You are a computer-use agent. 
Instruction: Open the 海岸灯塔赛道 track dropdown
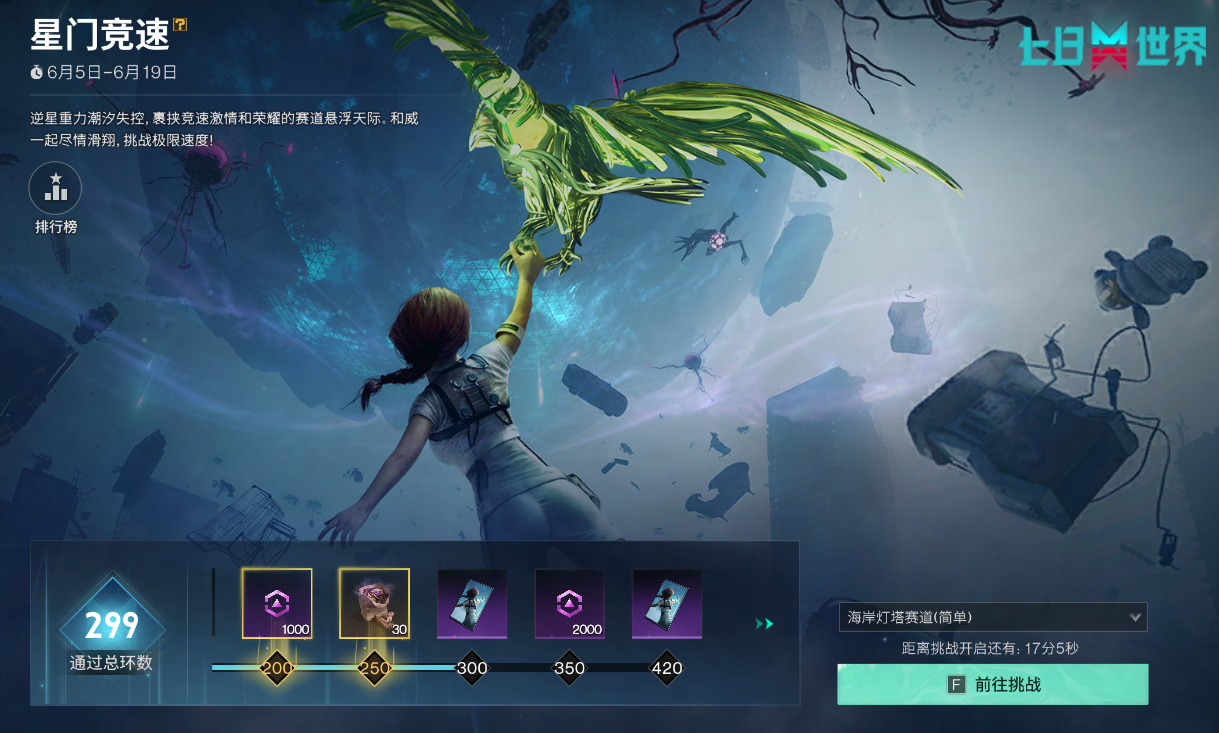pos(992,617)
